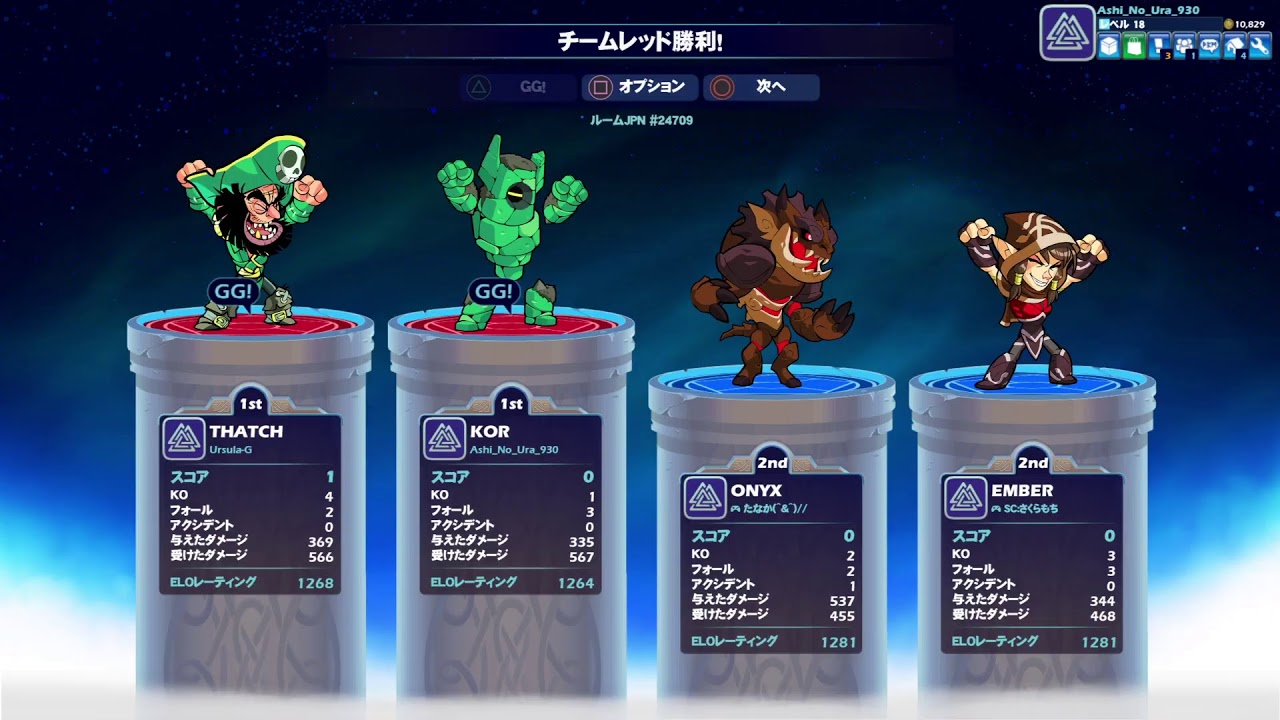Continue with the 次へ button
This screenshot has width=1280, height=720.
tap(761, 87)
